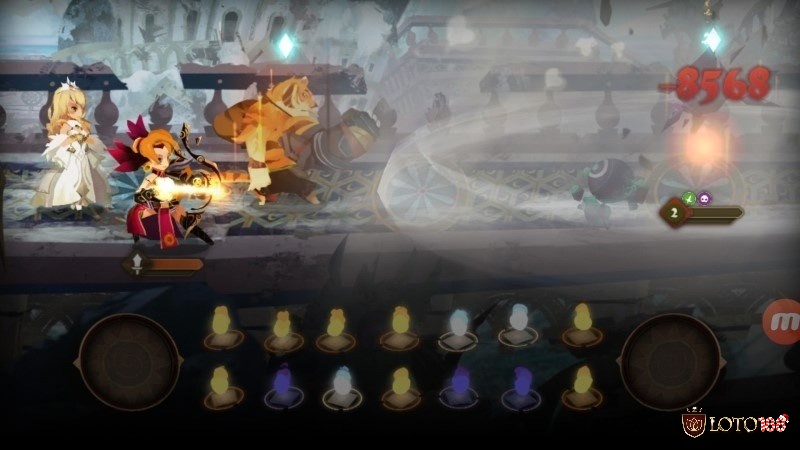Open the red "m" menu button
The height and width of the screenshot is (450, 800).
click(783, 322)
